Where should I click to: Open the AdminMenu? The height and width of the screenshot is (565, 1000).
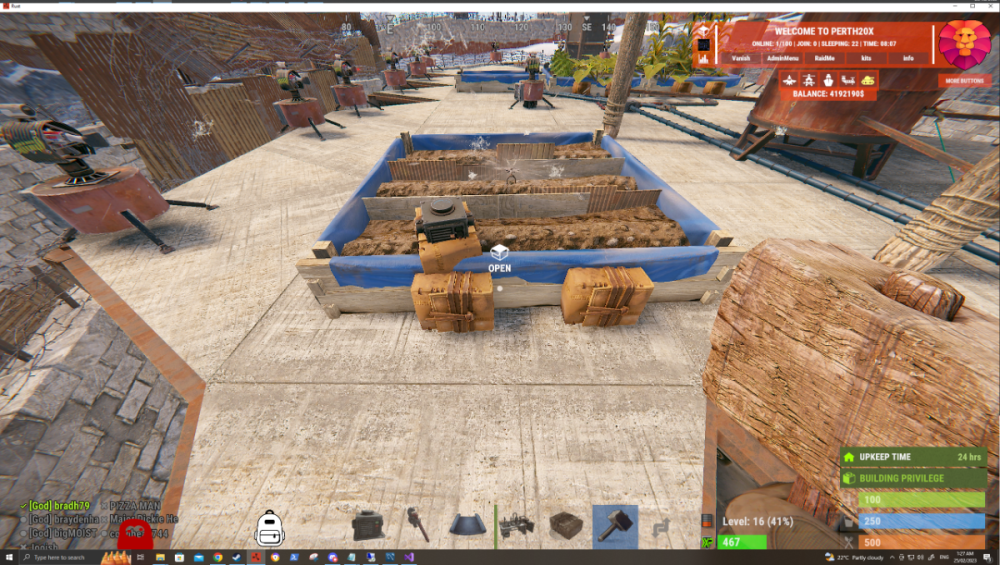coord(783,59)
